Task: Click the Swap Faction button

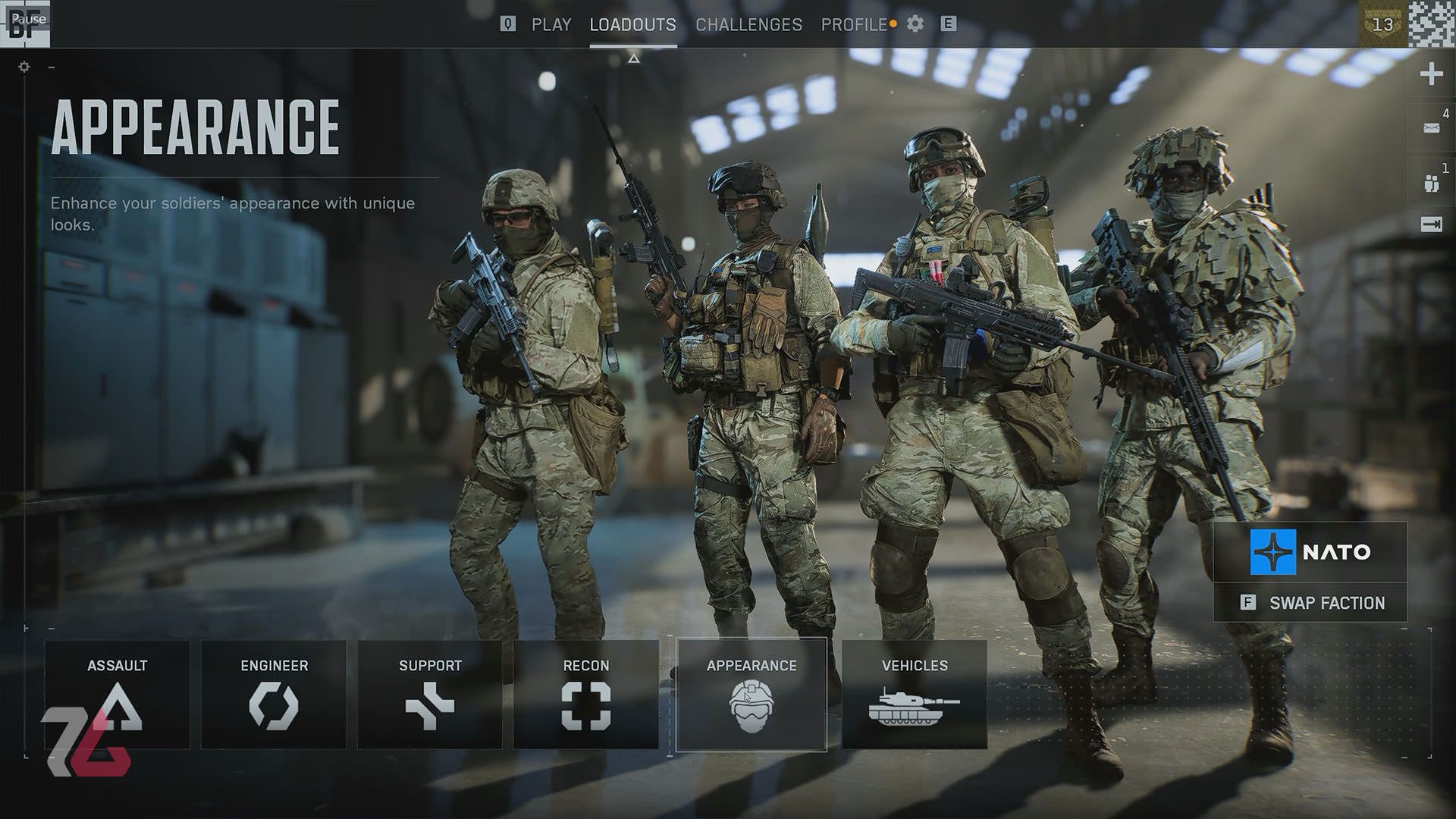Action: (x=1310, y=603)
